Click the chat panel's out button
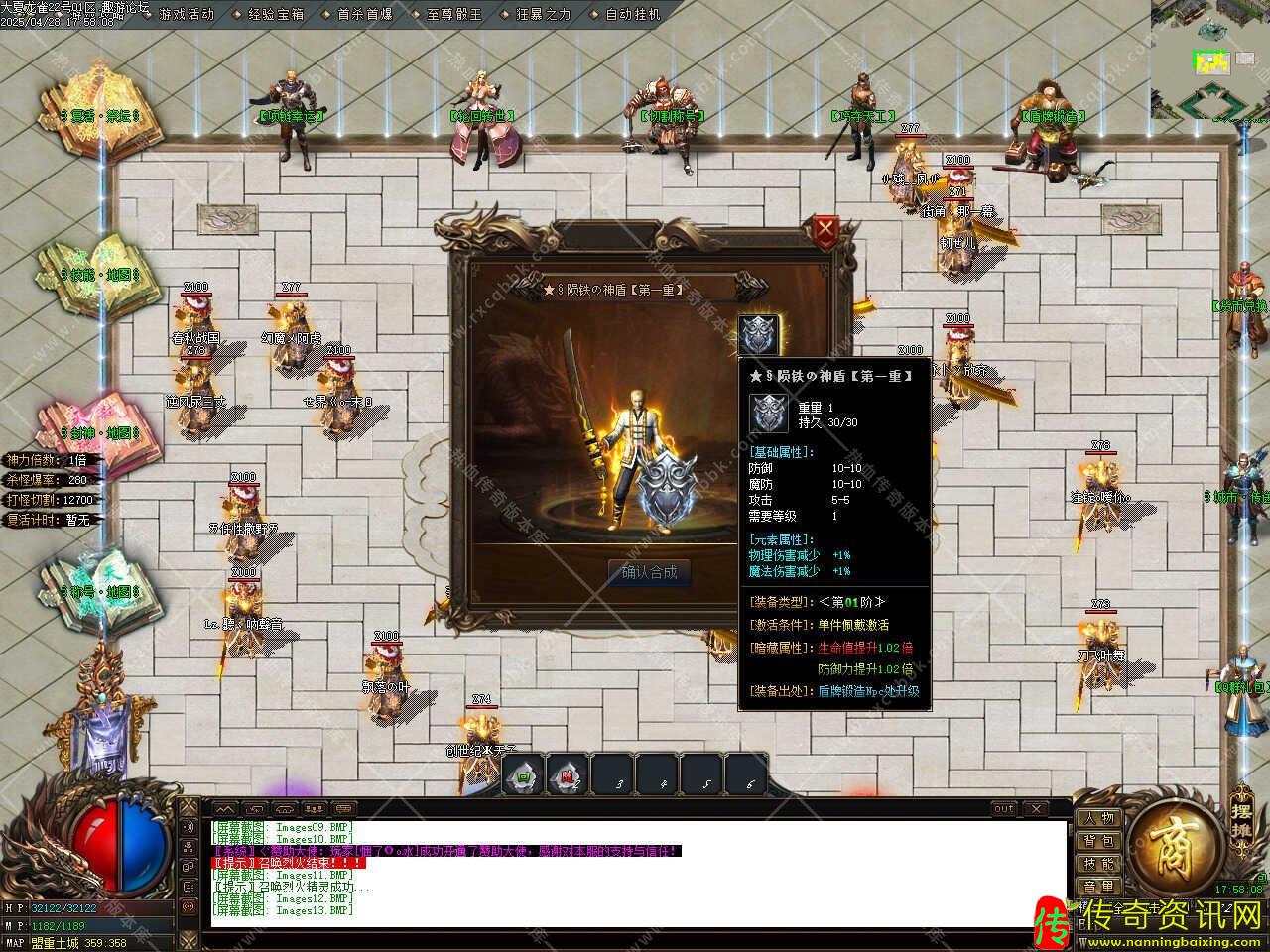The height and width of the screenshot is (952, 1270). coord(1004,809)
